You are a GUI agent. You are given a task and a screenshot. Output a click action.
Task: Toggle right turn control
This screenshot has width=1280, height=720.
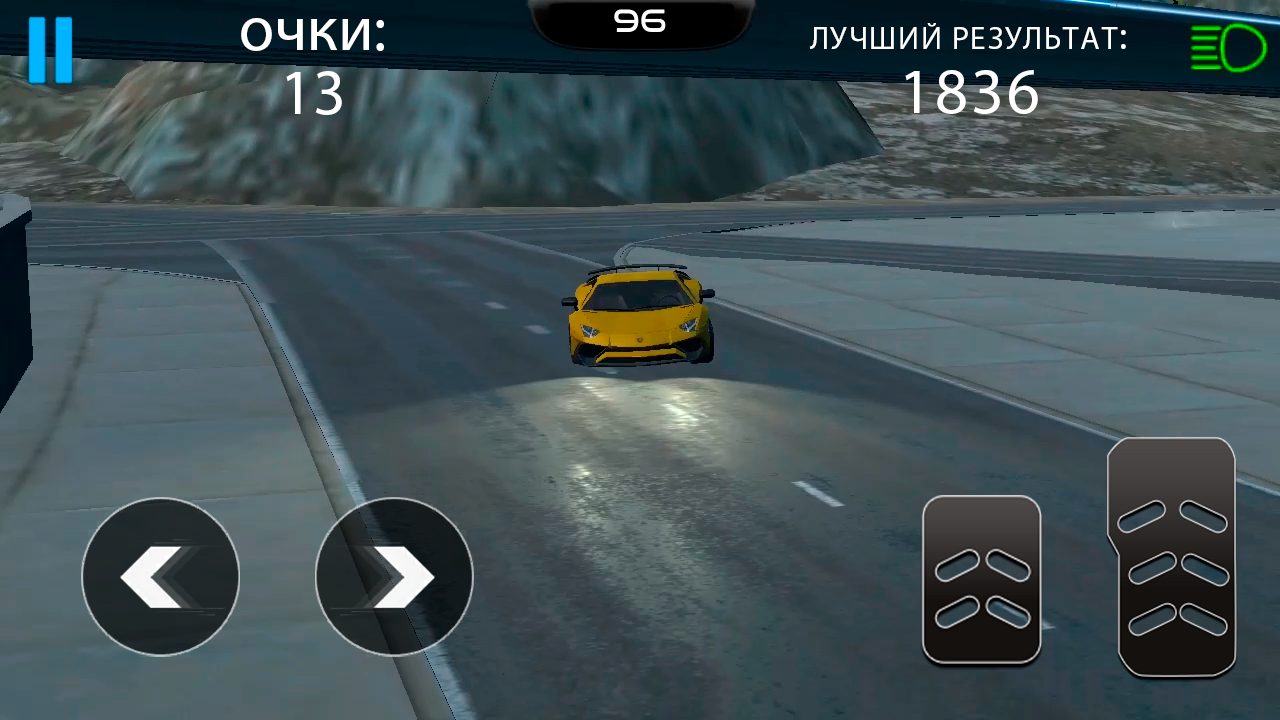tap(393, 577)
